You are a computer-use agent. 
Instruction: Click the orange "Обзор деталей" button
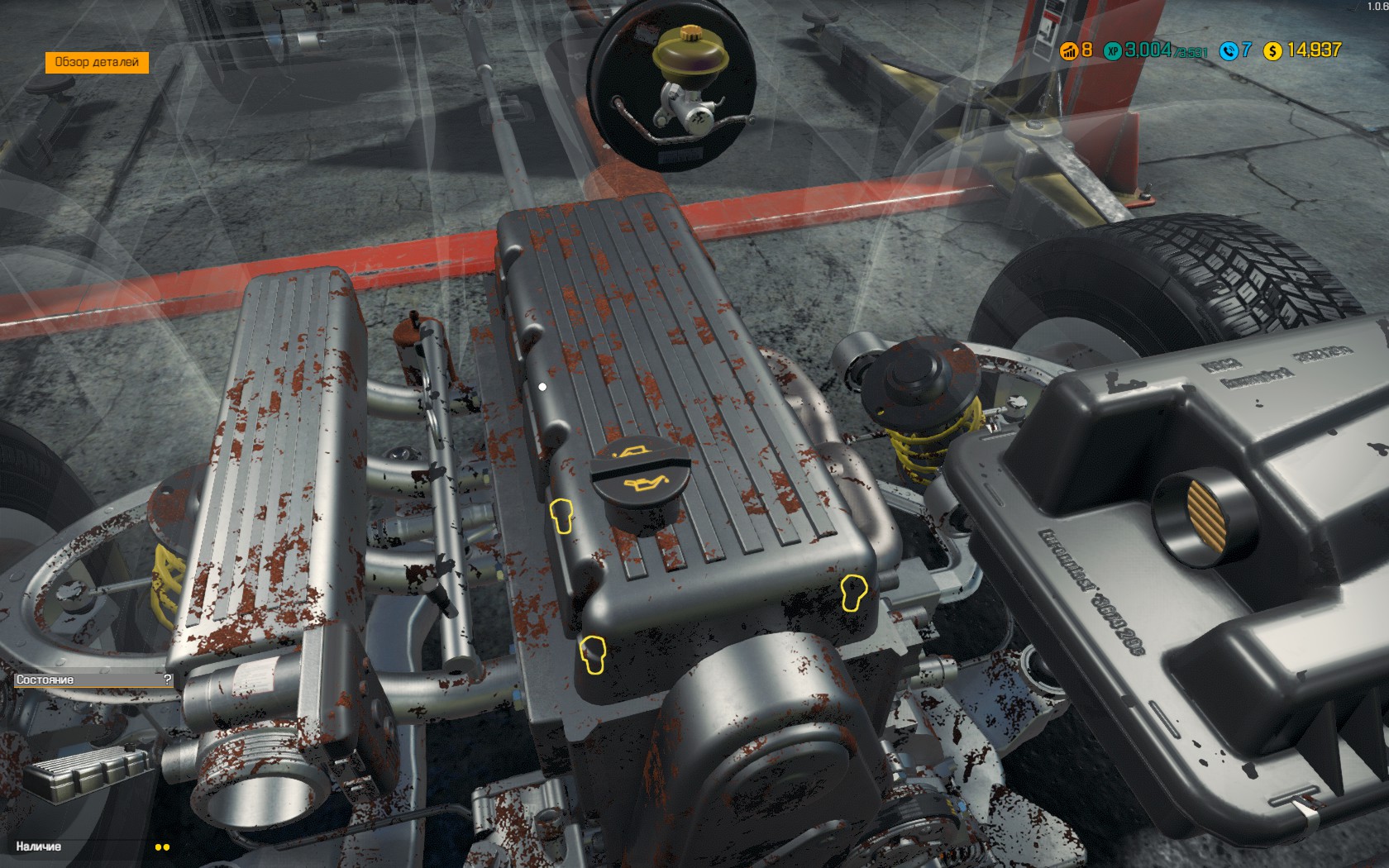coord(97,63)
